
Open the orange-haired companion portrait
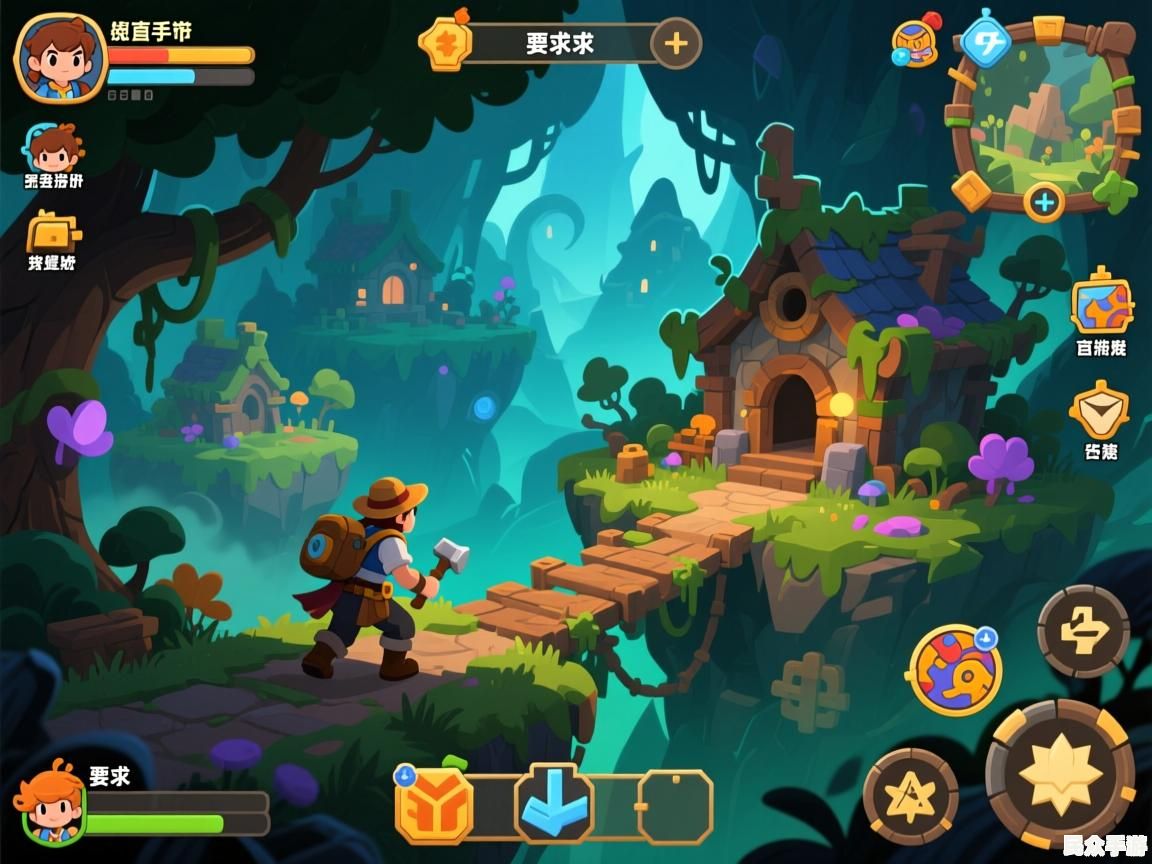tap(50, 802)
